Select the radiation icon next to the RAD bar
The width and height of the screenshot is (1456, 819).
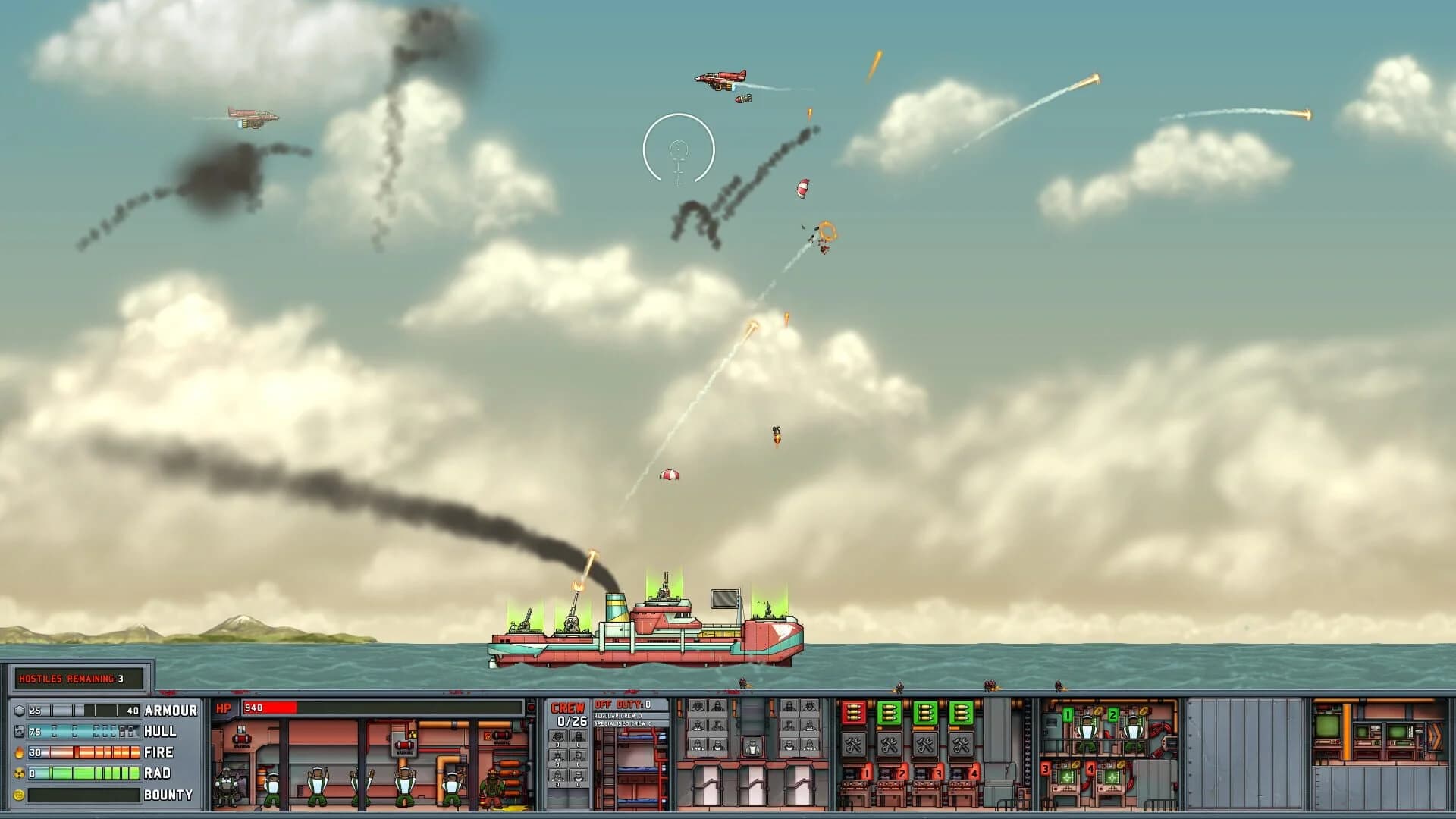[x=19, y=773]
